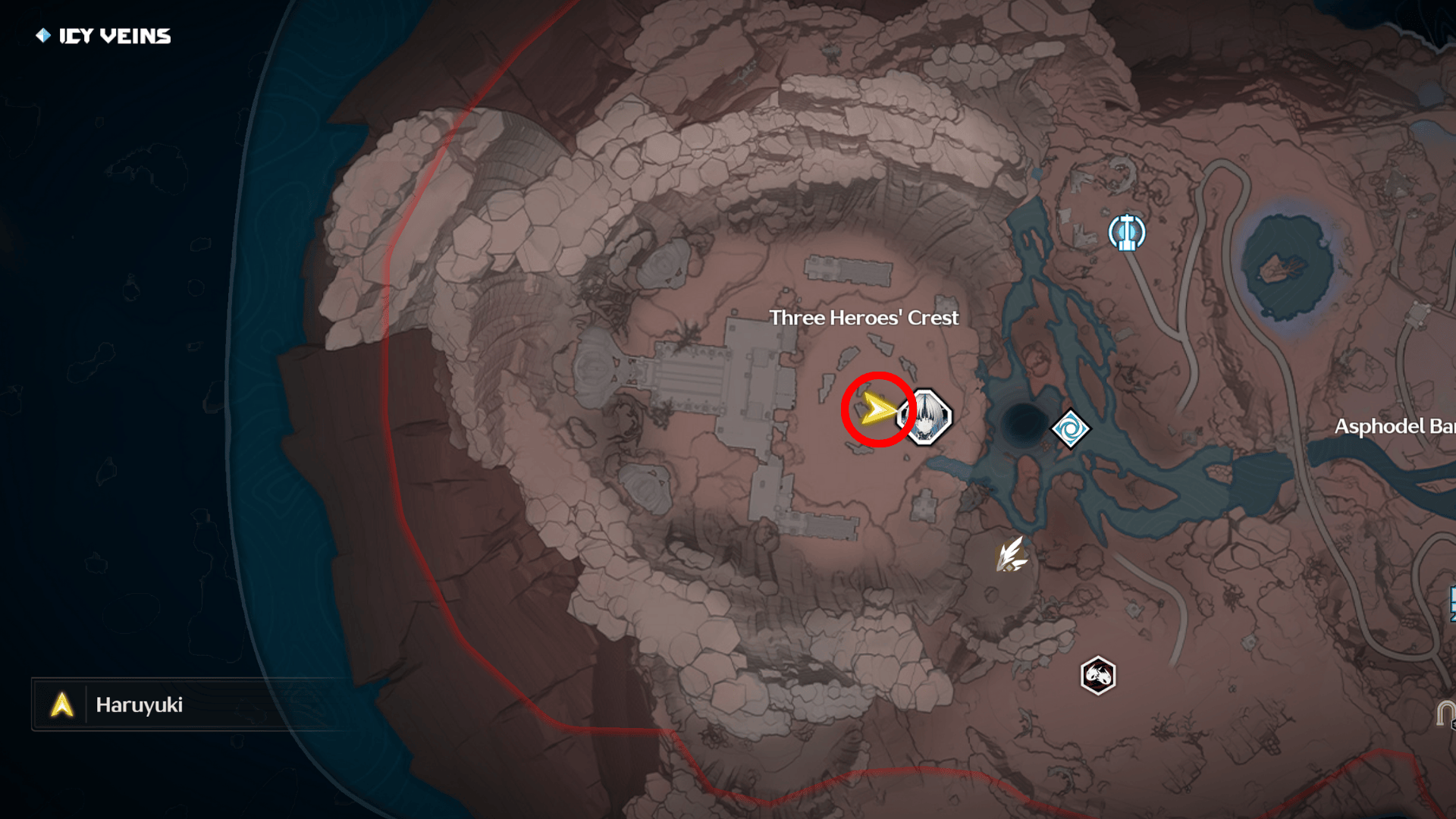This screenshot has width=1456, height=819.
Task: Select the white feather map marker
Action: click(1012, 555)
